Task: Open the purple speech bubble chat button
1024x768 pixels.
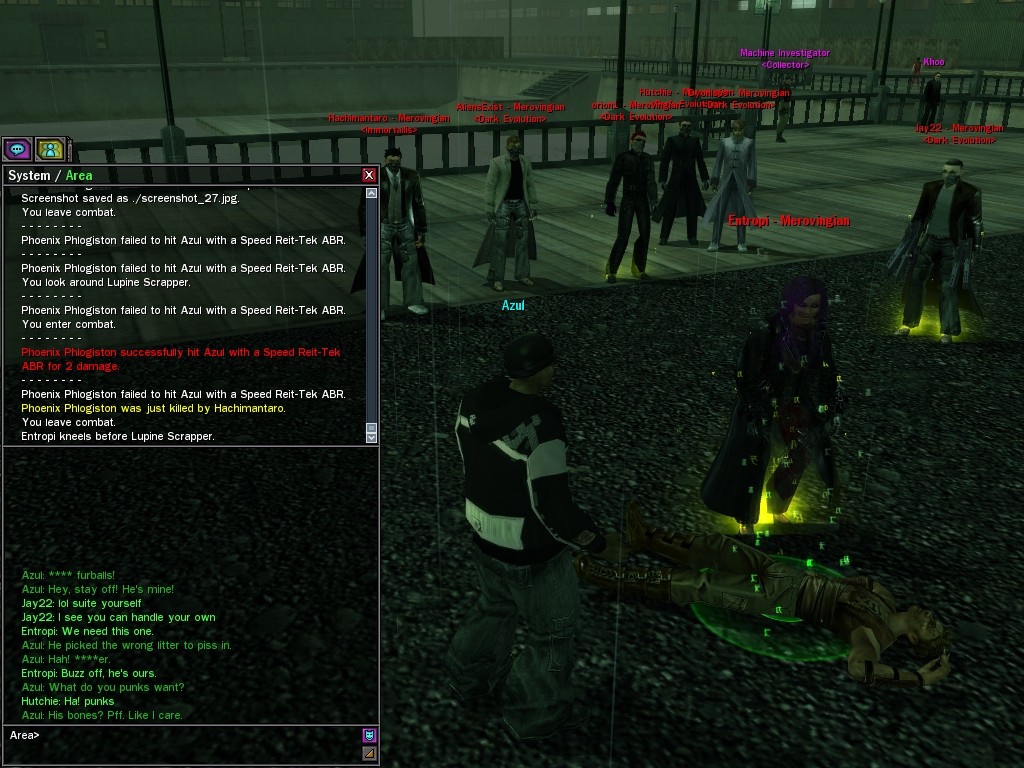Action: tap(17, 150)
